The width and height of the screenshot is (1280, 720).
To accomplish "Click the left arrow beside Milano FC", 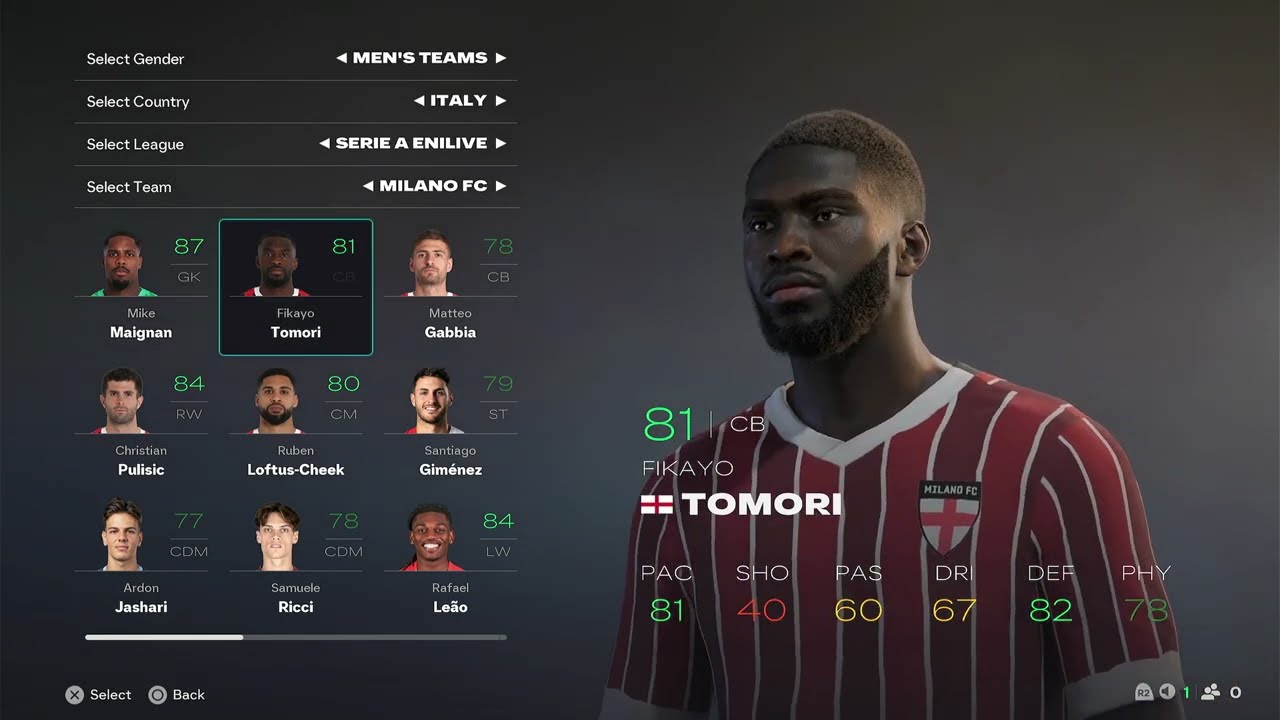I will [x=368, y=186].
